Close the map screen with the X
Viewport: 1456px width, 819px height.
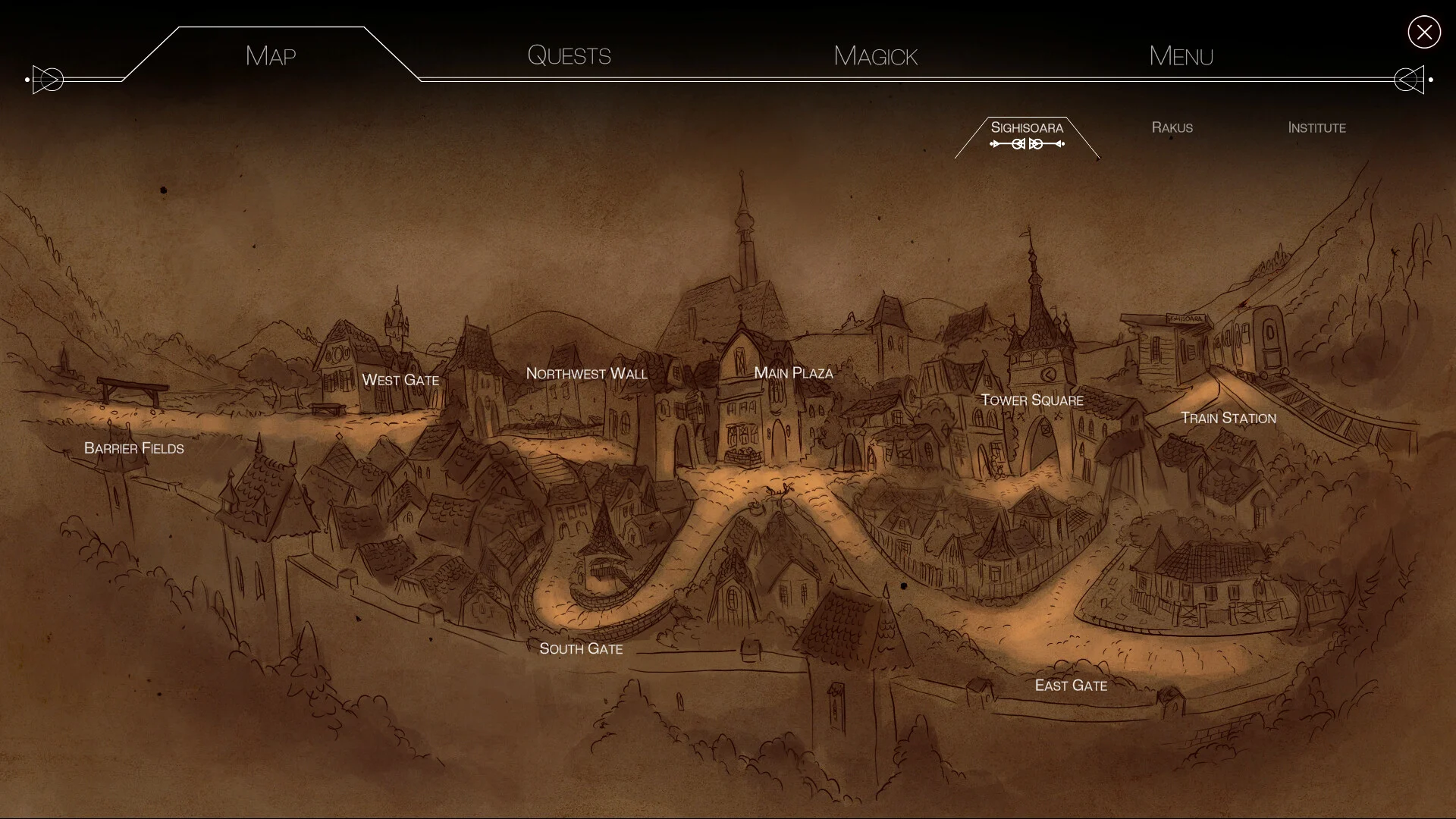click(1423, 32)
